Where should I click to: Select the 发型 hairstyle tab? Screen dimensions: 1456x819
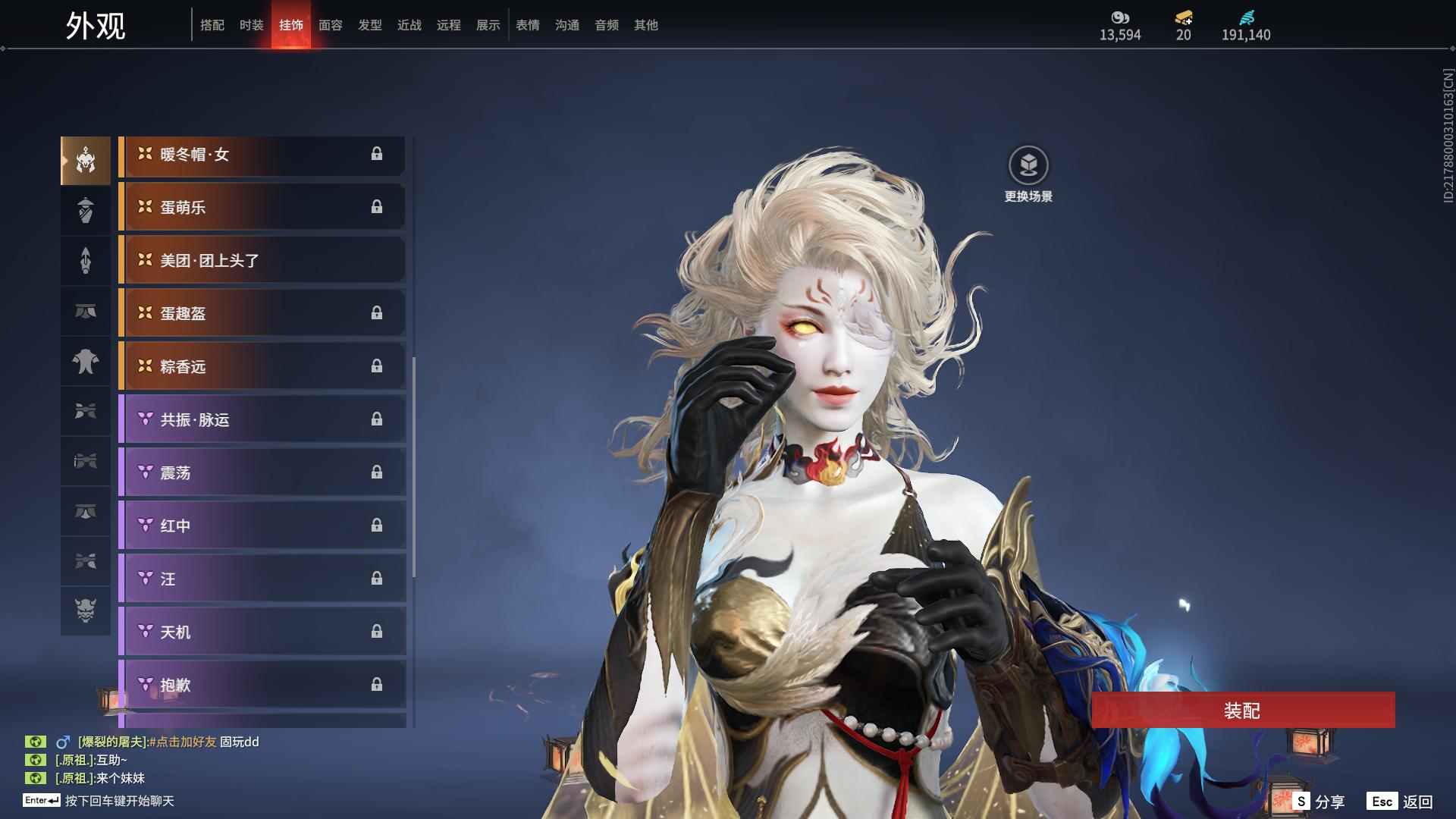(x=370, y=25)
